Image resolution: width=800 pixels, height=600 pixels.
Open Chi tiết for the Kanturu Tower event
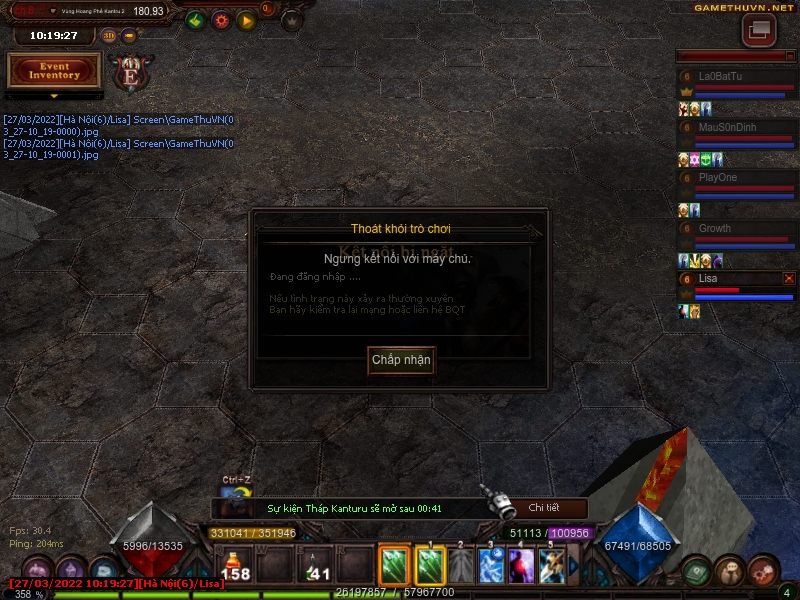point(544,508)
